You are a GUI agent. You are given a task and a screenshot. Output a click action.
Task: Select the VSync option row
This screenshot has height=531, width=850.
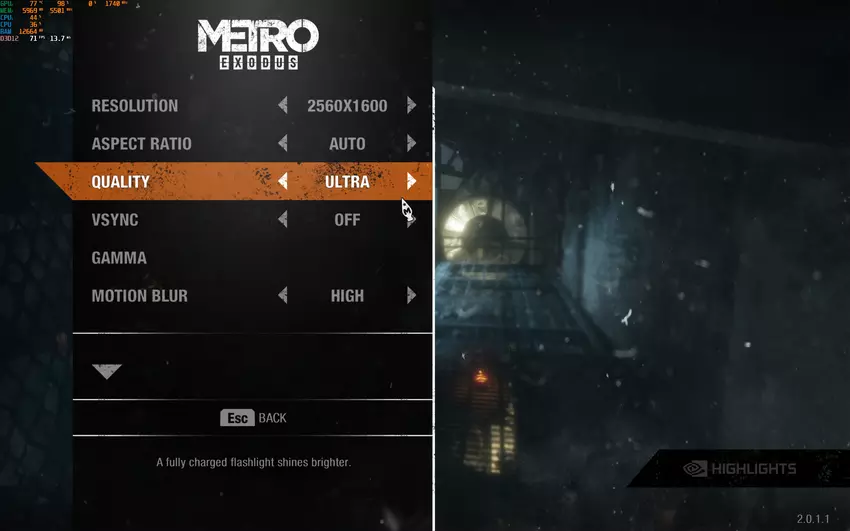coord(115,220)
